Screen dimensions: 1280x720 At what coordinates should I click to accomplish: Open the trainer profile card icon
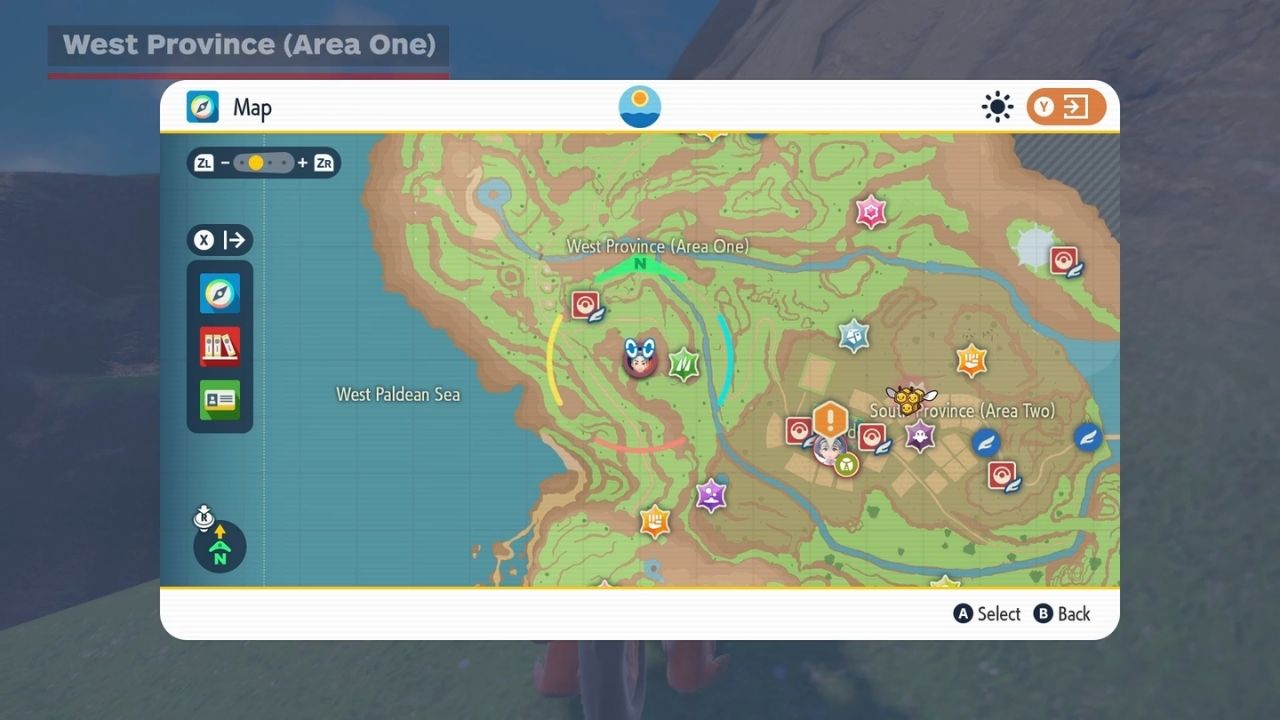tap(219, 400)
